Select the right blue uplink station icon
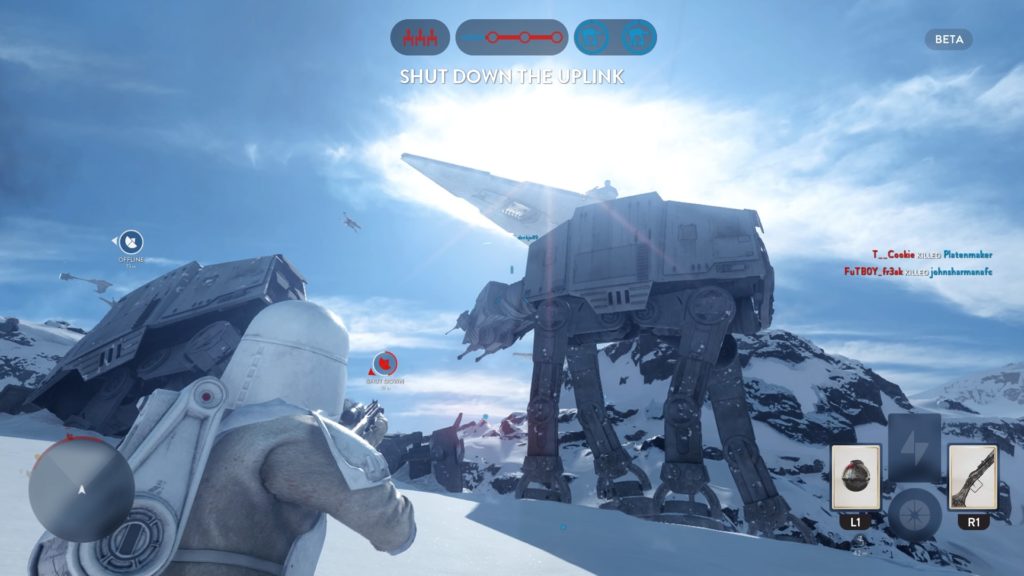 tap(636, 38)
